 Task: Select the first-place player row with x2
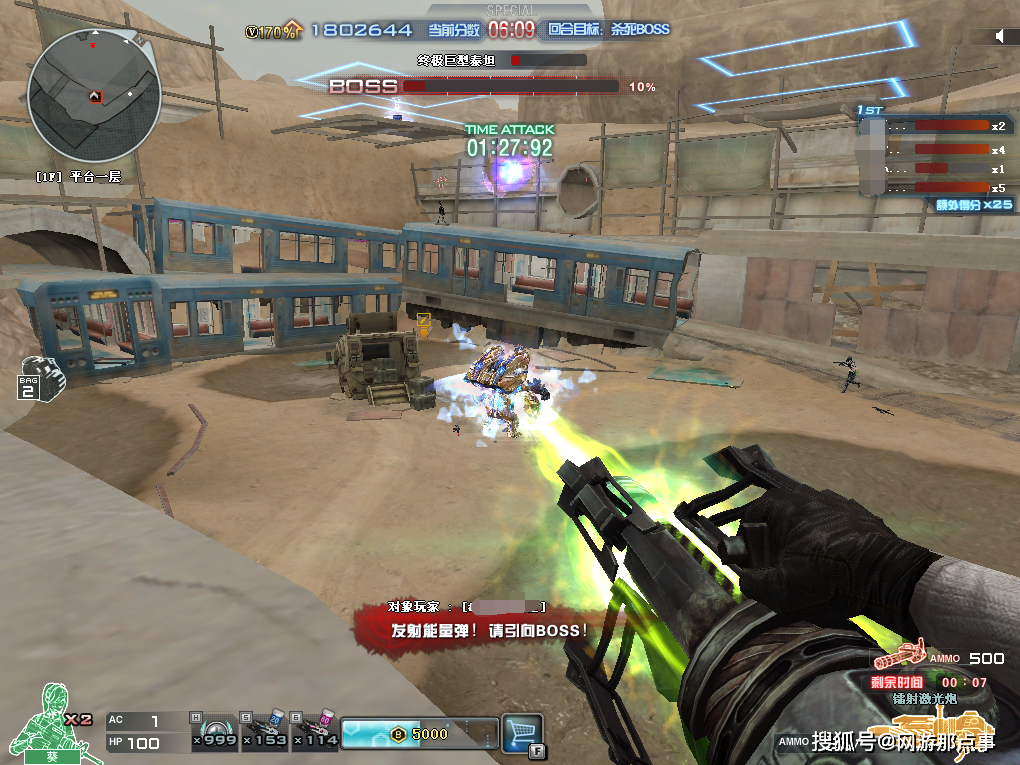[x=935, y=127]
